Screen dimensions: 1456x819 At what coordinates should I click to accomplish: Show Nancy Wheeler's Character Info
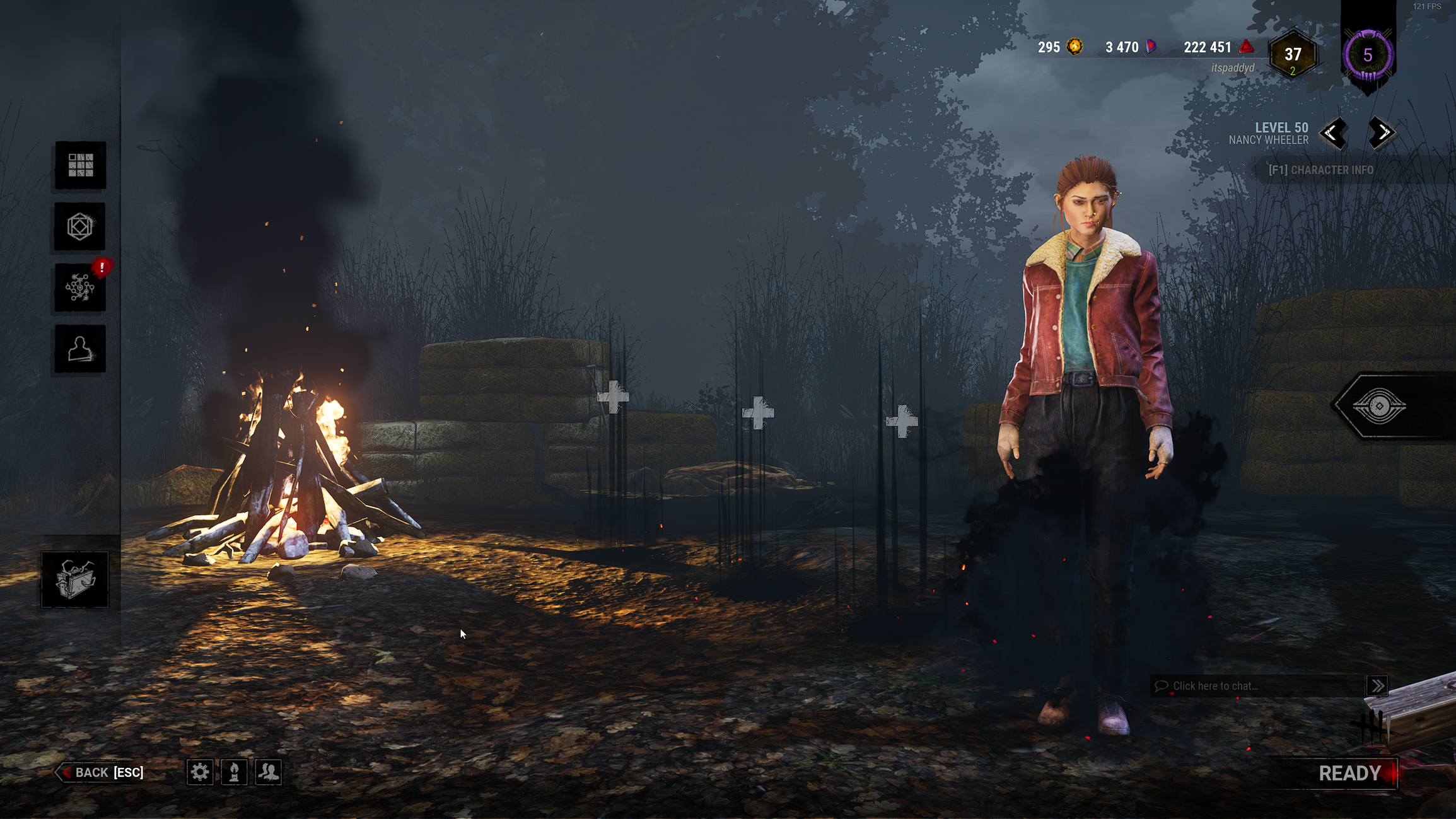point(1320,170)
